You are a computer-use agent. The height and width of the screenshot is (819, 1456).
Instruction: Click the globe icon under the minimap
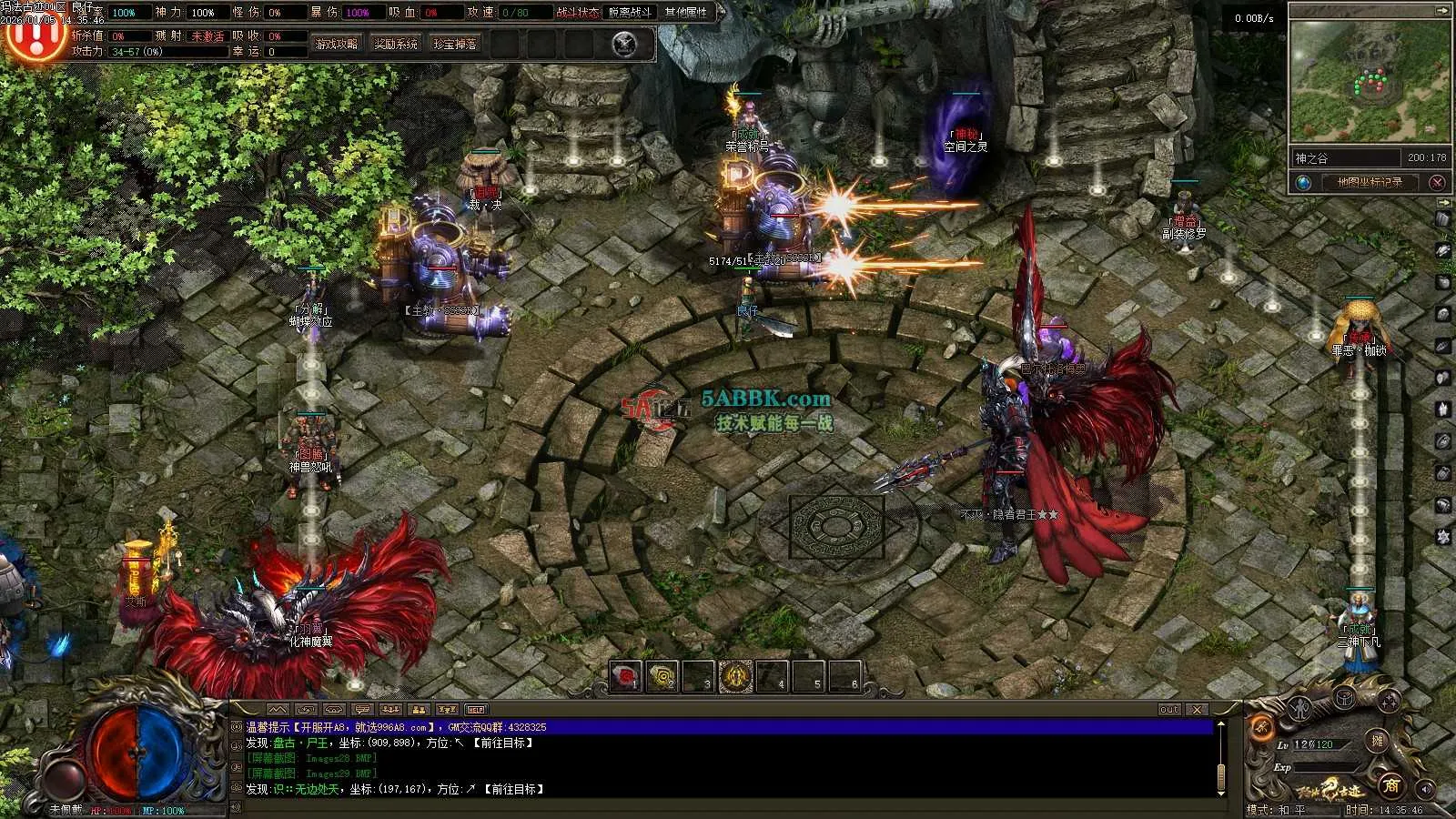point(1304,182)
